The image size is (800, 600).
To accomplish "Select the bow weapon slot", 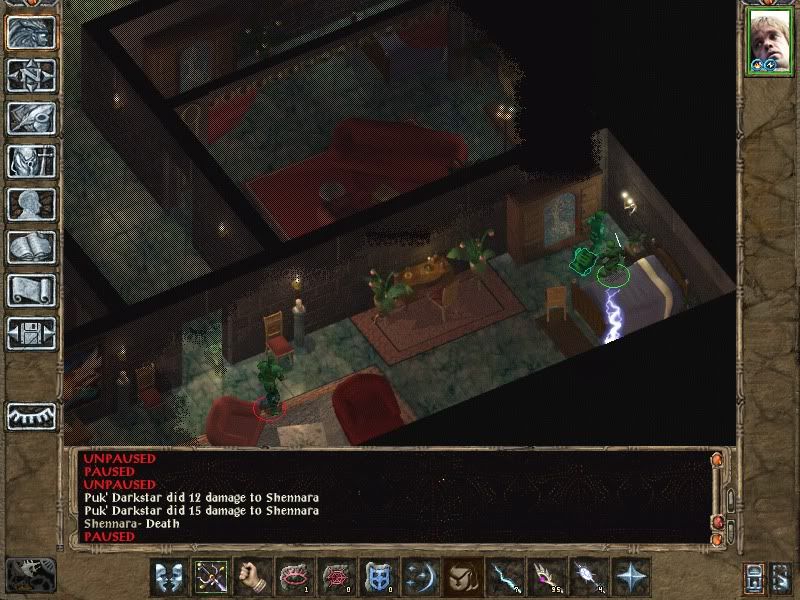I will click(212, 577).
